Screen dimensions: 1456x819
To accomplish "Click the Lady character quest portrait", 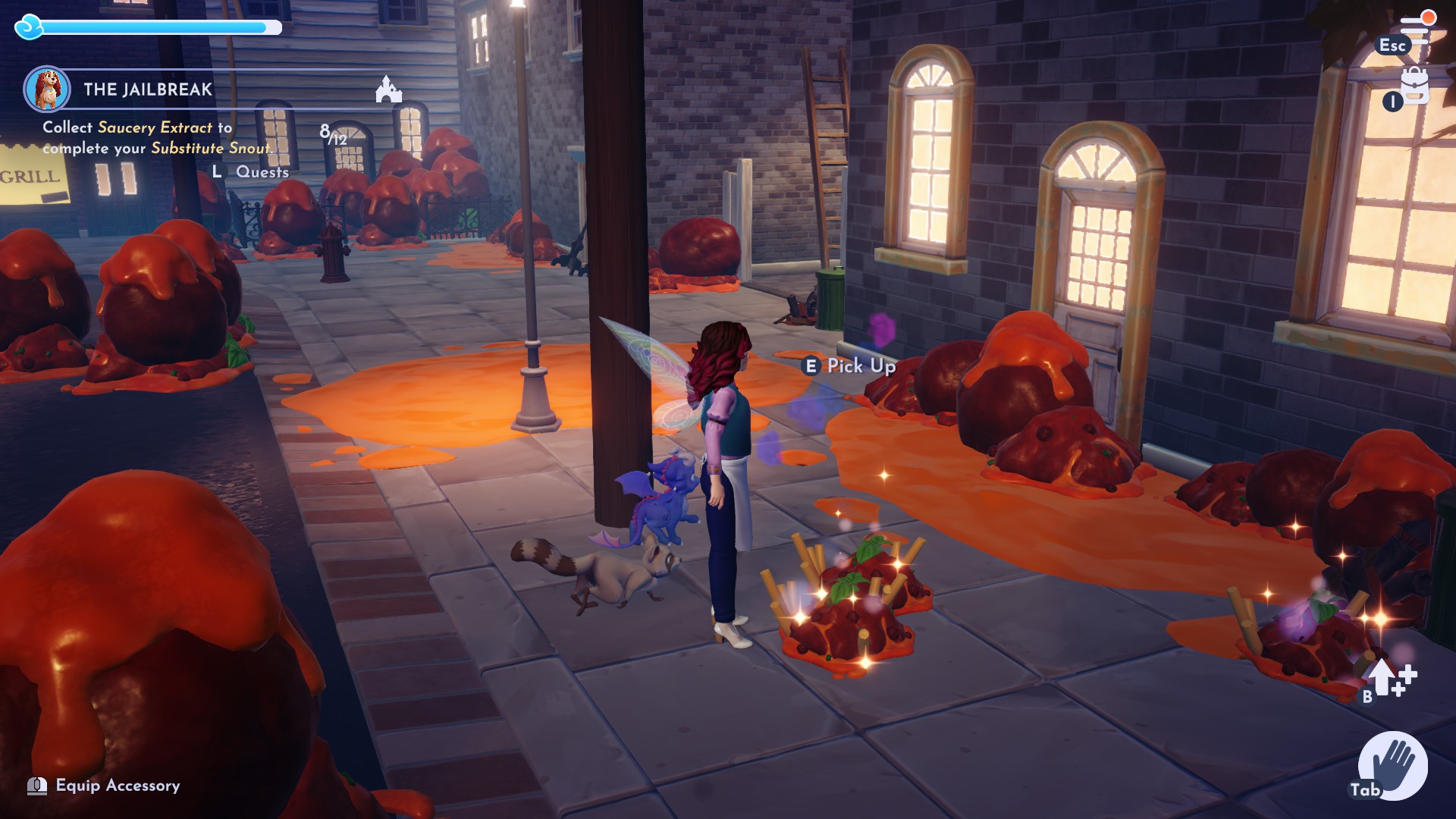I will (x=47, y=89).
